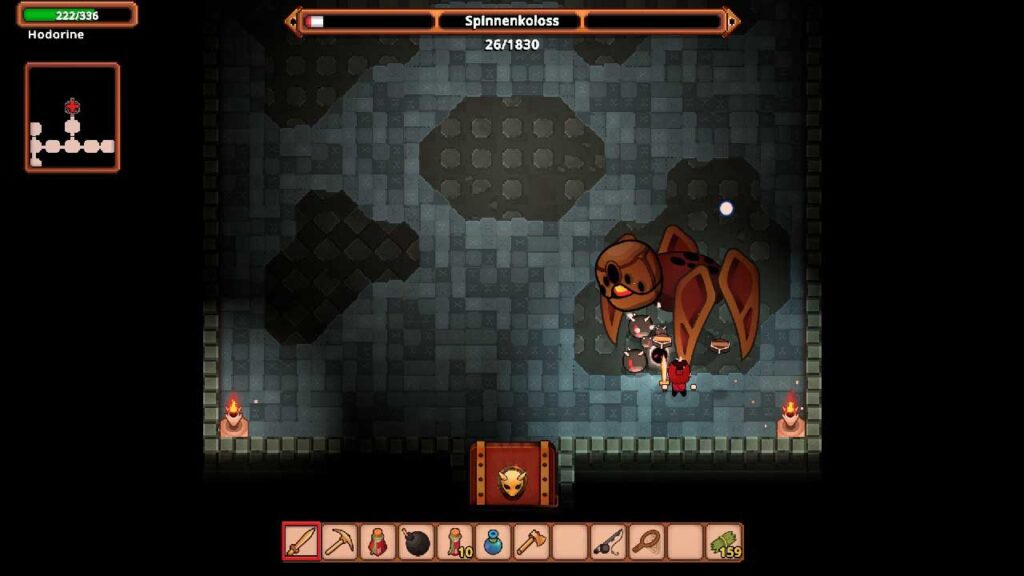This screenshot has width=1024, height=576.
Task: Switch to the axe hotbar slot
Action: coord(532,542)
